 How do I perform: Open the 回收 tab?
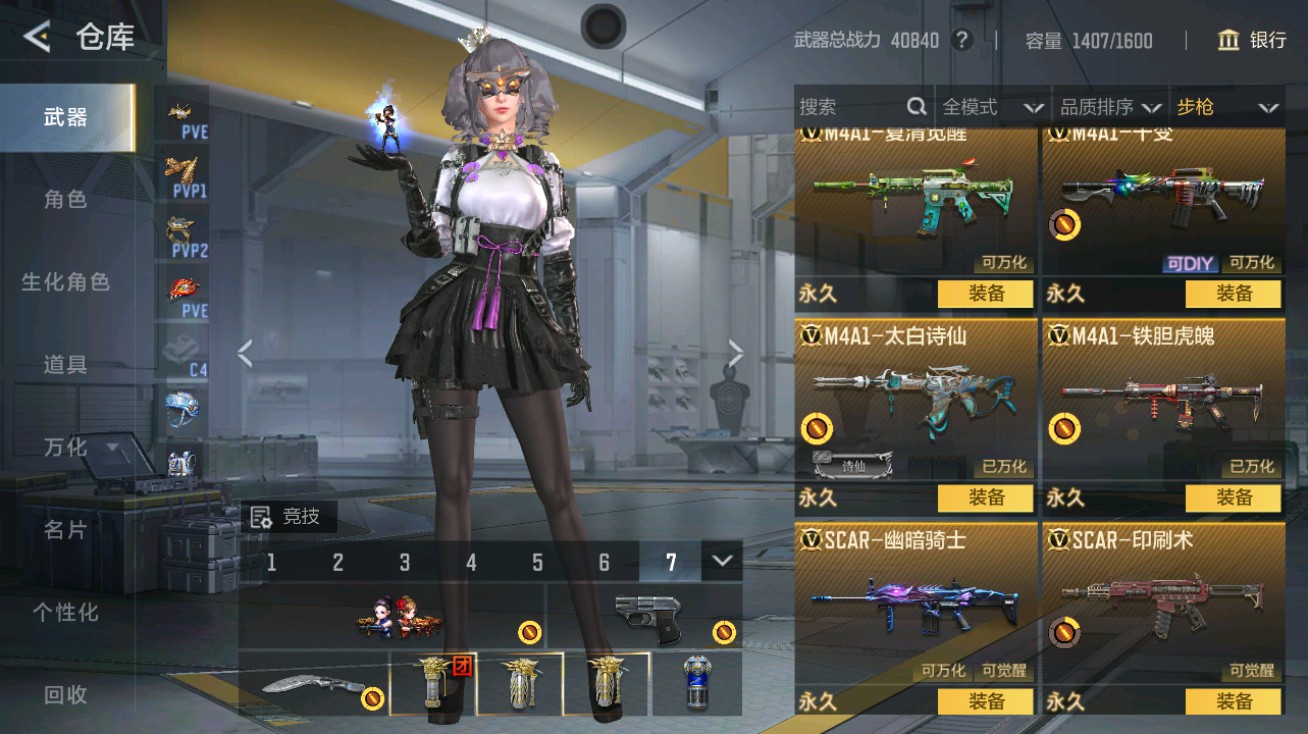click(x=66, y=694)
